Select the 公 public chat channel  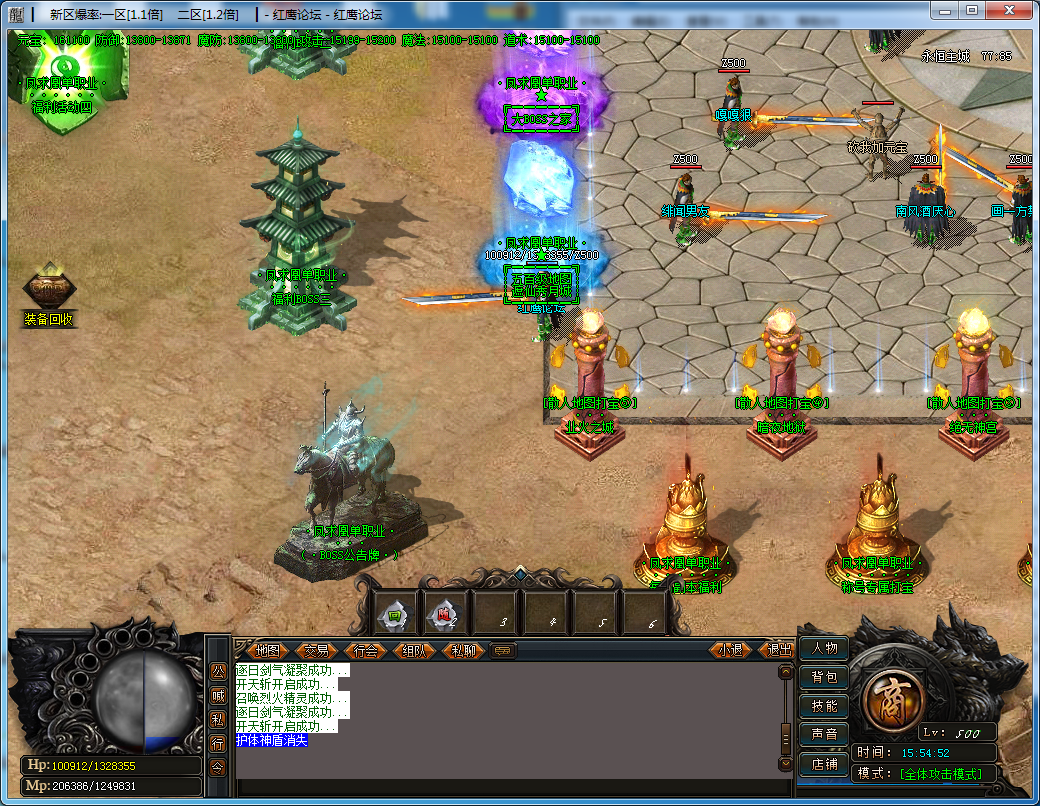[x=218, y=672]
